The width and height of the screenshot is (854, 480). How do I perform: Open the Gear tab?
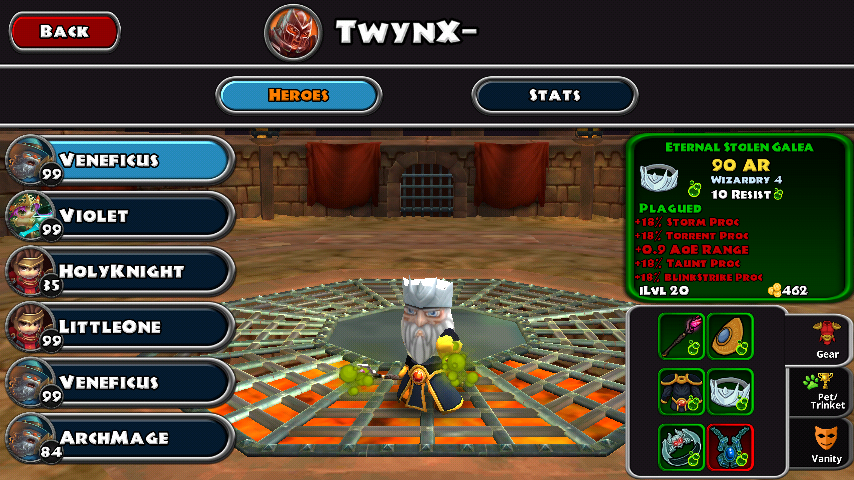pos(826,340)
